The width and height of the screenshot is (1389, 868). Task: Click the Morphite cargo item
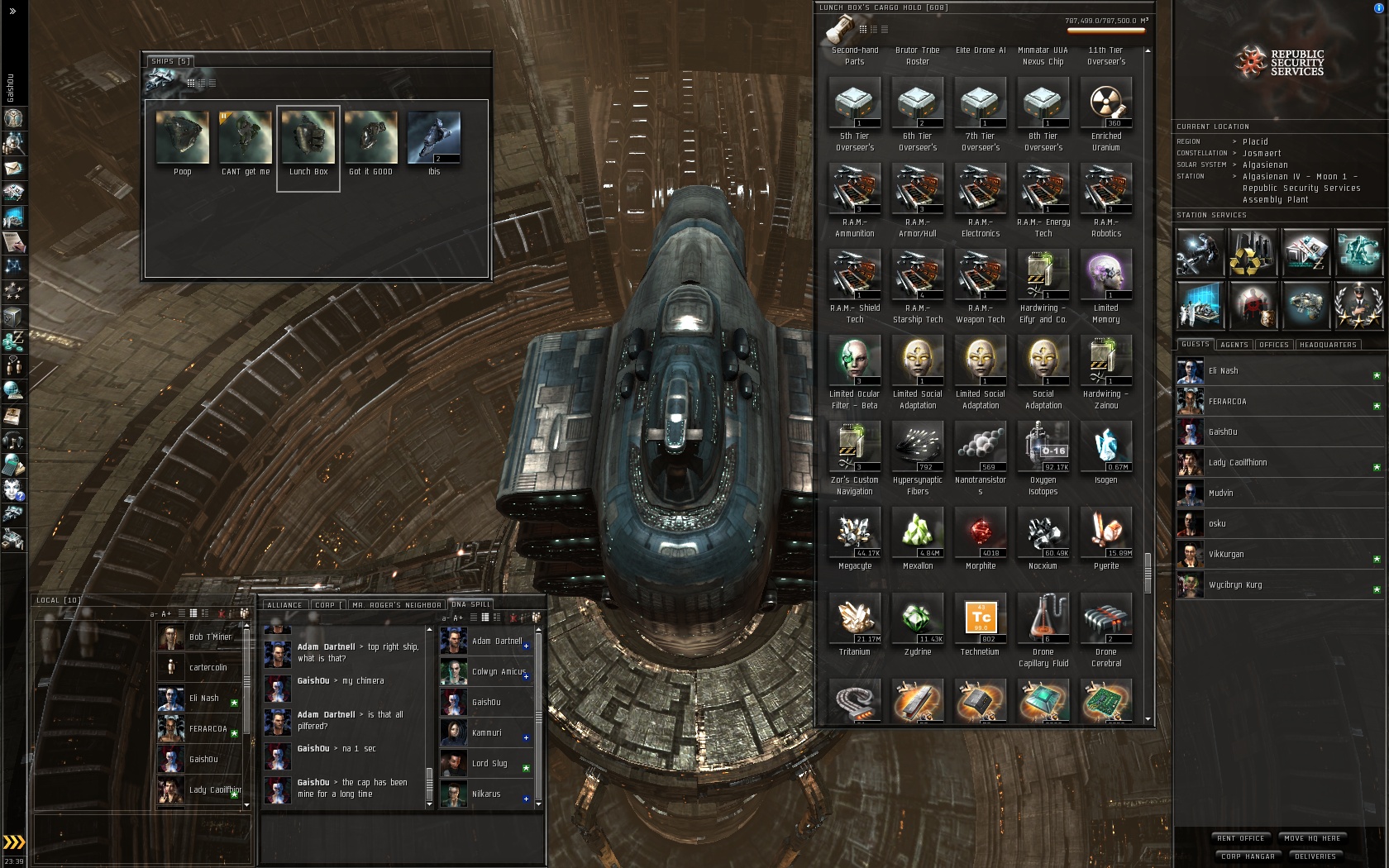(x=981, y=532)
